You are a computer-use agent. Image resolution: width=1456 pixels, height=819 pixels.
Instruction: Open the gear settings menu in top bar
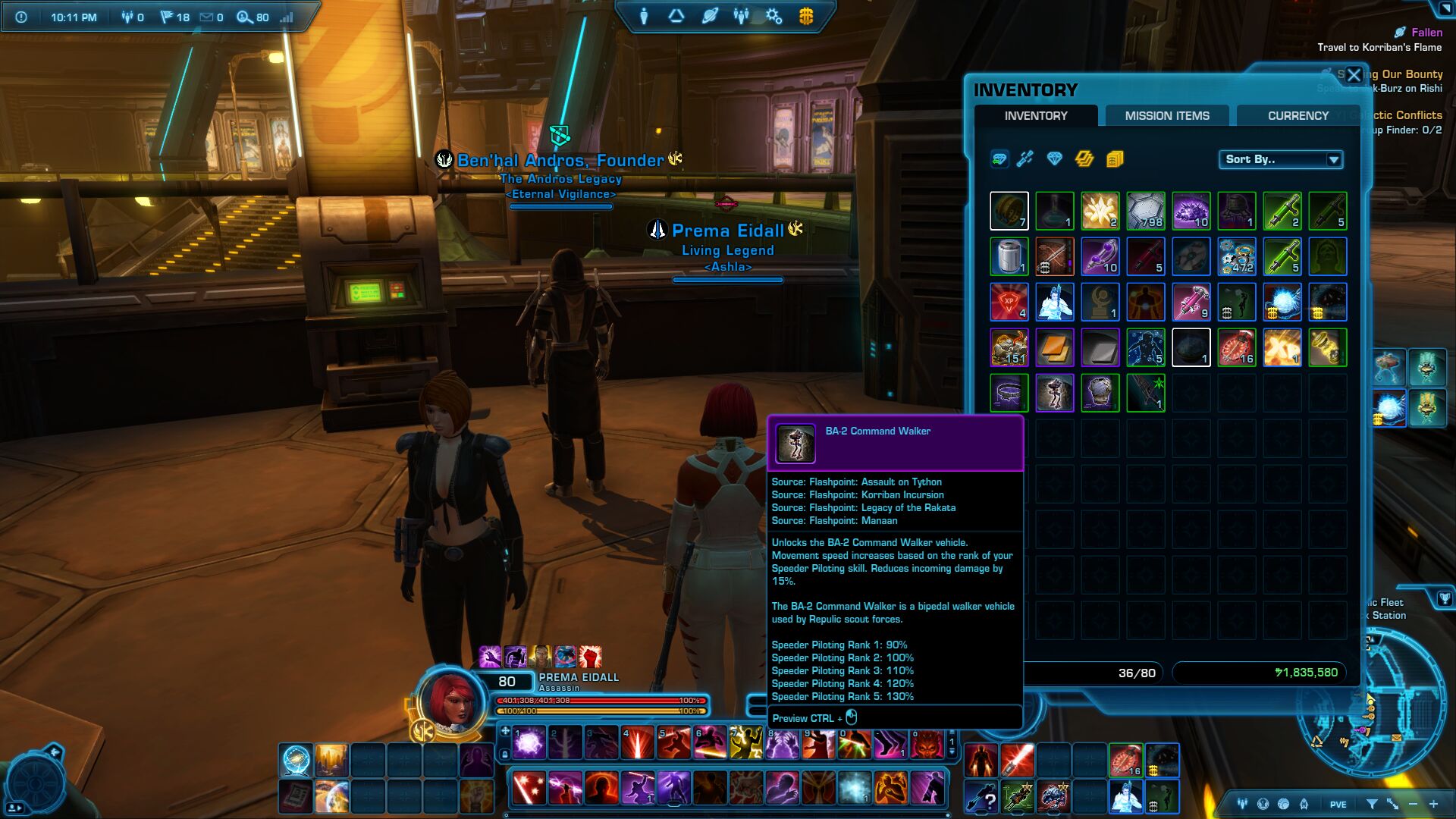pyautogui.click(x=773, y=16)
